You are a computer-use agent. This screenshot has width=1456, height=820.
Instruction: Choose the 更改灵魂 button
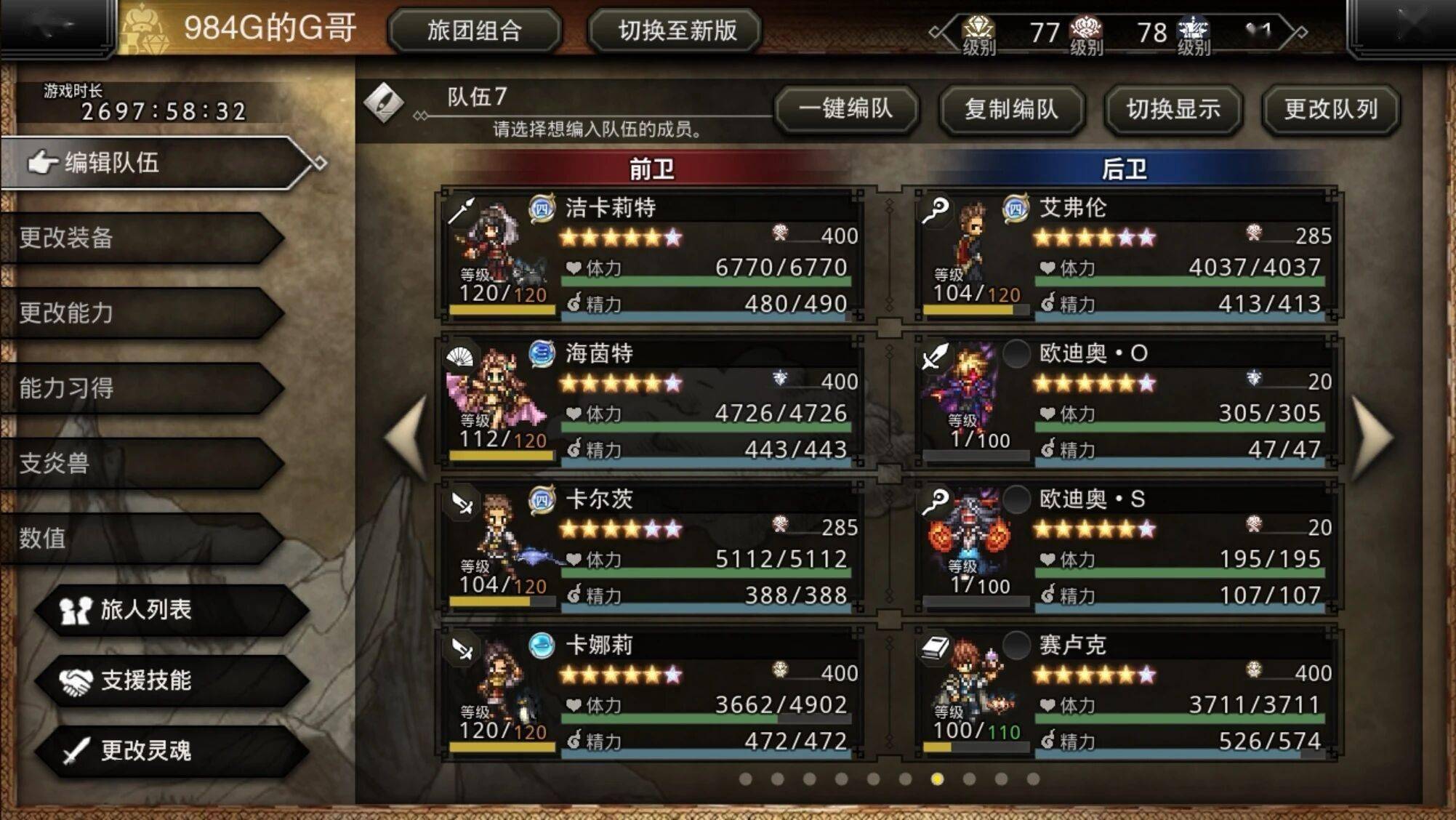tap(171, 750)
